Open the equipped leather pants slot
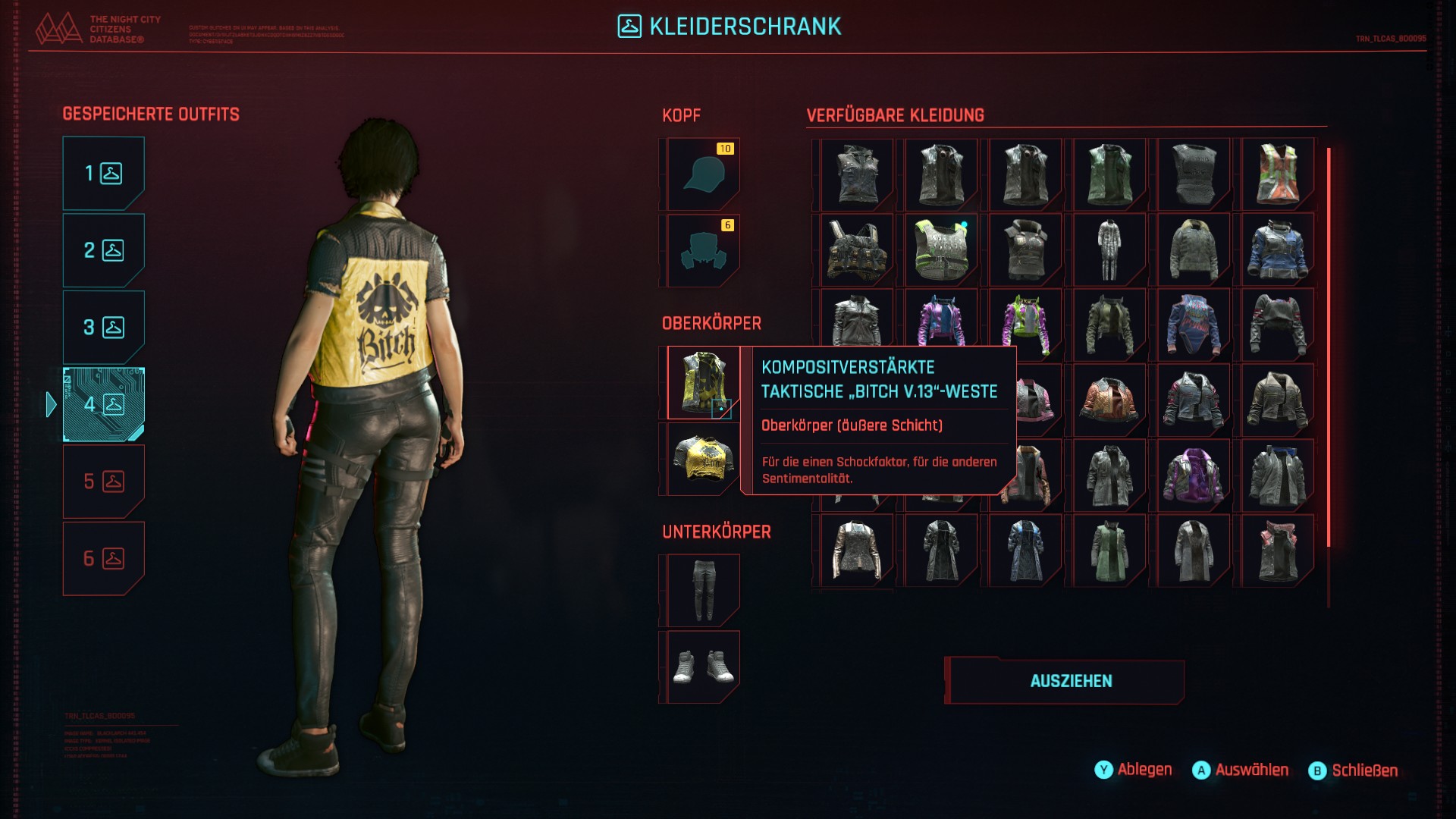Viewport: 1456px width, 819px height. [703, 591]
